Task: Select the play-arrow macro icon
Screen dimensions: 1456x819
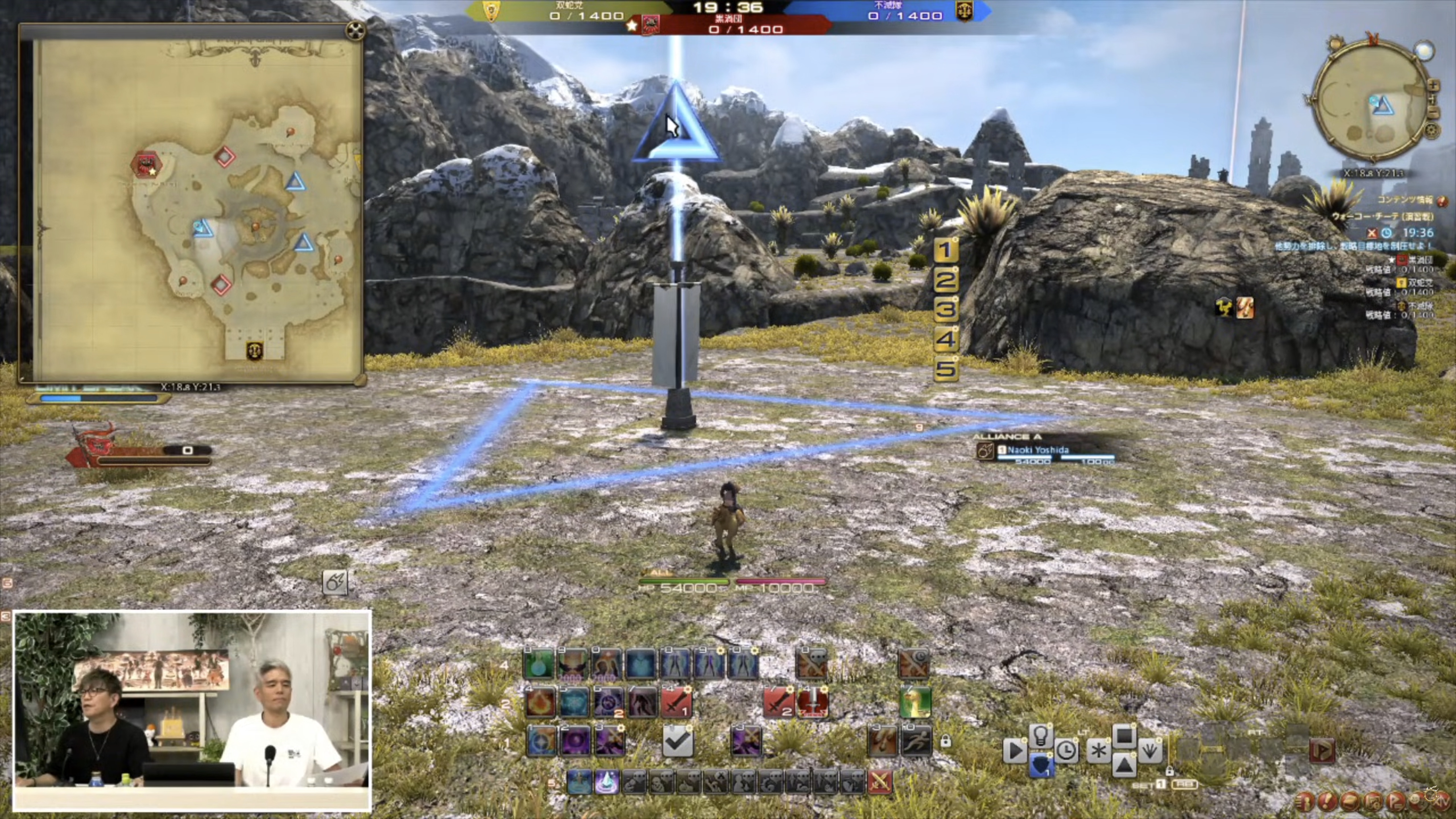Action: [1015, 751]
